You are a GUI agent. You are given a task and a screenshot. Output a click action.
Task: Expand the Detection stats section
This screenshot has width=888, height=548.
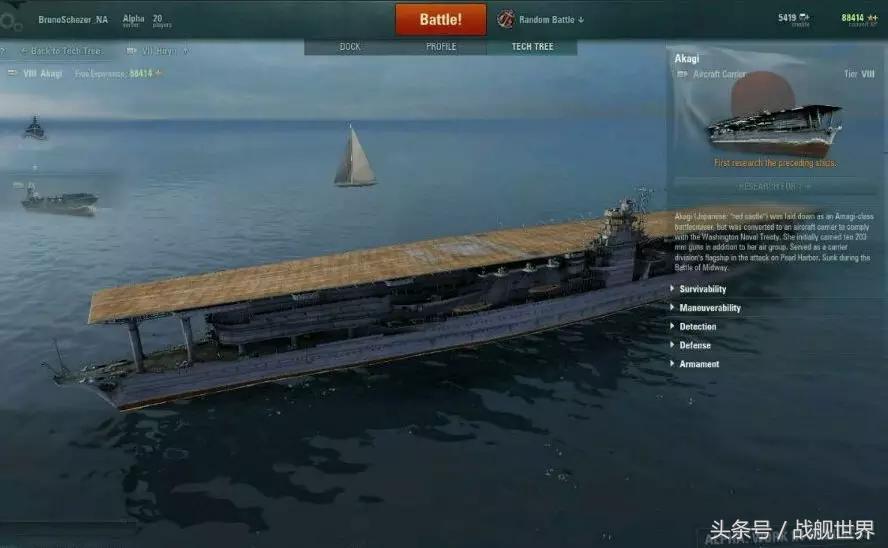(697, 327)
